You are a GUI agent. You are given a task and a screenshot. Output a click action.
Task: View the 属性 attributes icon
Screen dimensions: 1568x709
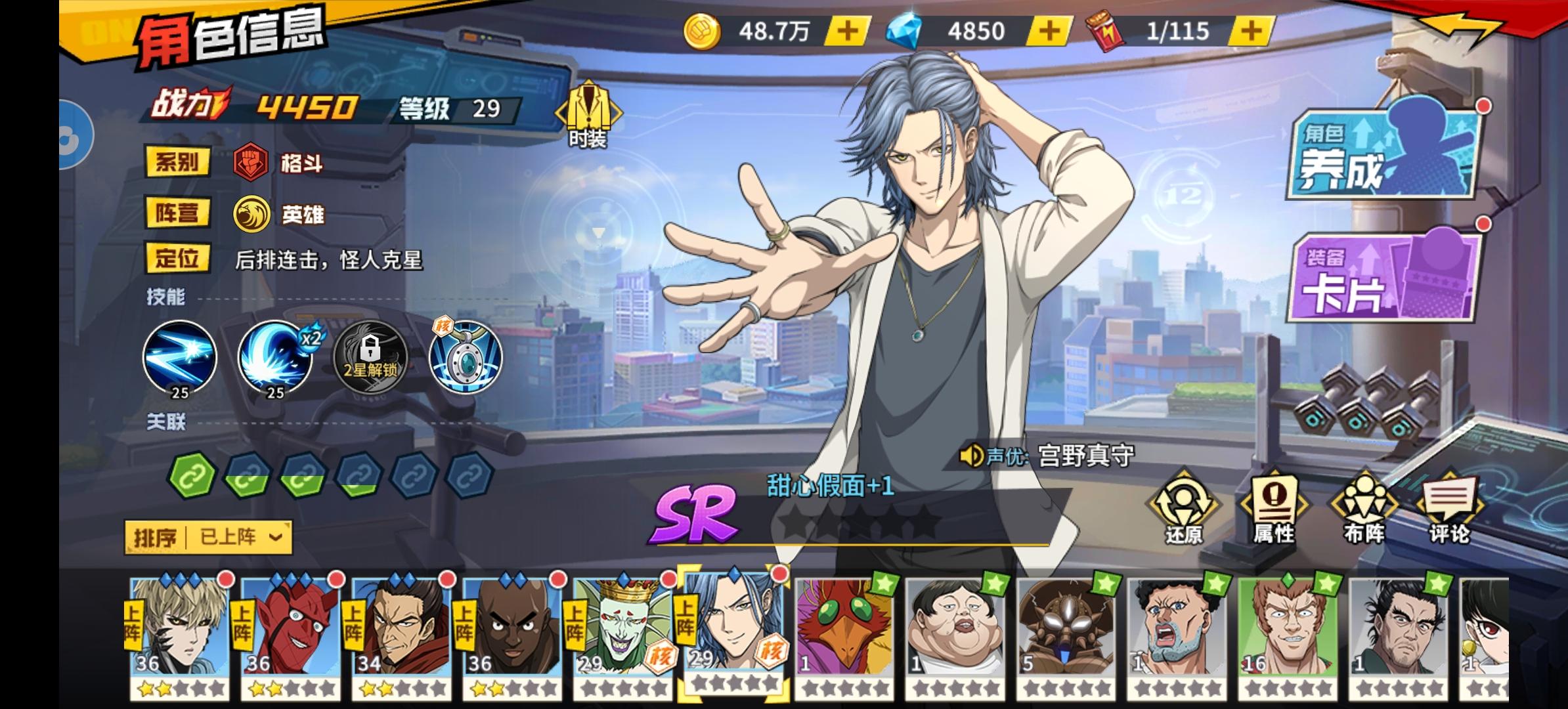[x=1274, y=509]
